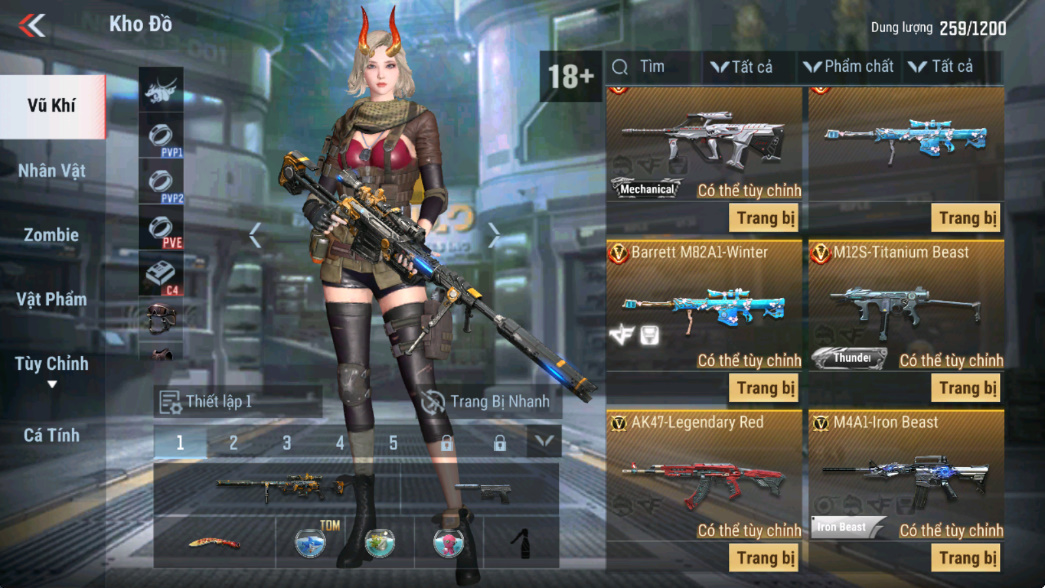Expand the loadout list chevron
The image size is (1045, 588).
pyautogui.click(x=544, y=441)
